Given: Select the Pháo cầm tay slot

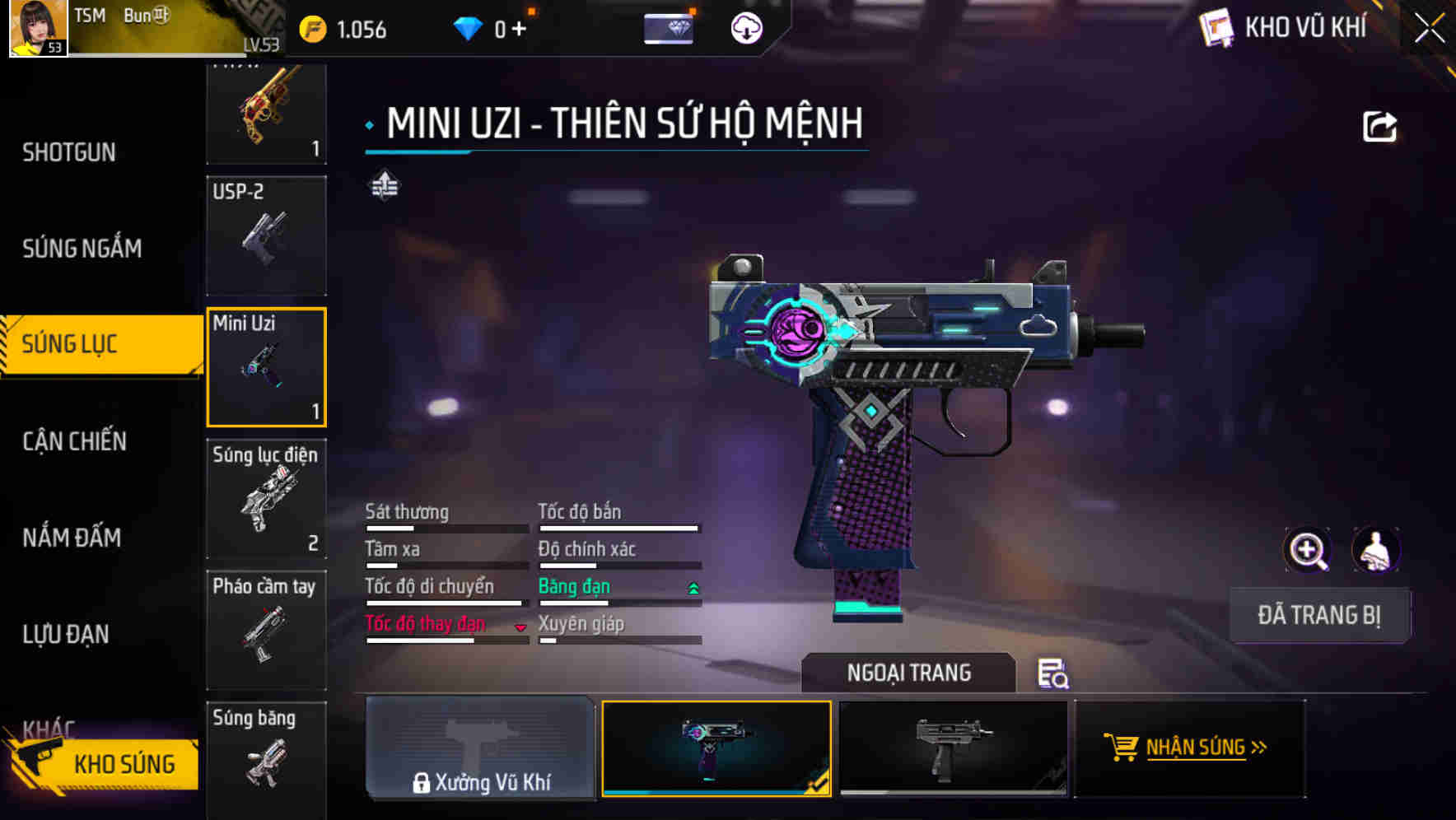Looking at the screenshot, I should click(266, 630).
